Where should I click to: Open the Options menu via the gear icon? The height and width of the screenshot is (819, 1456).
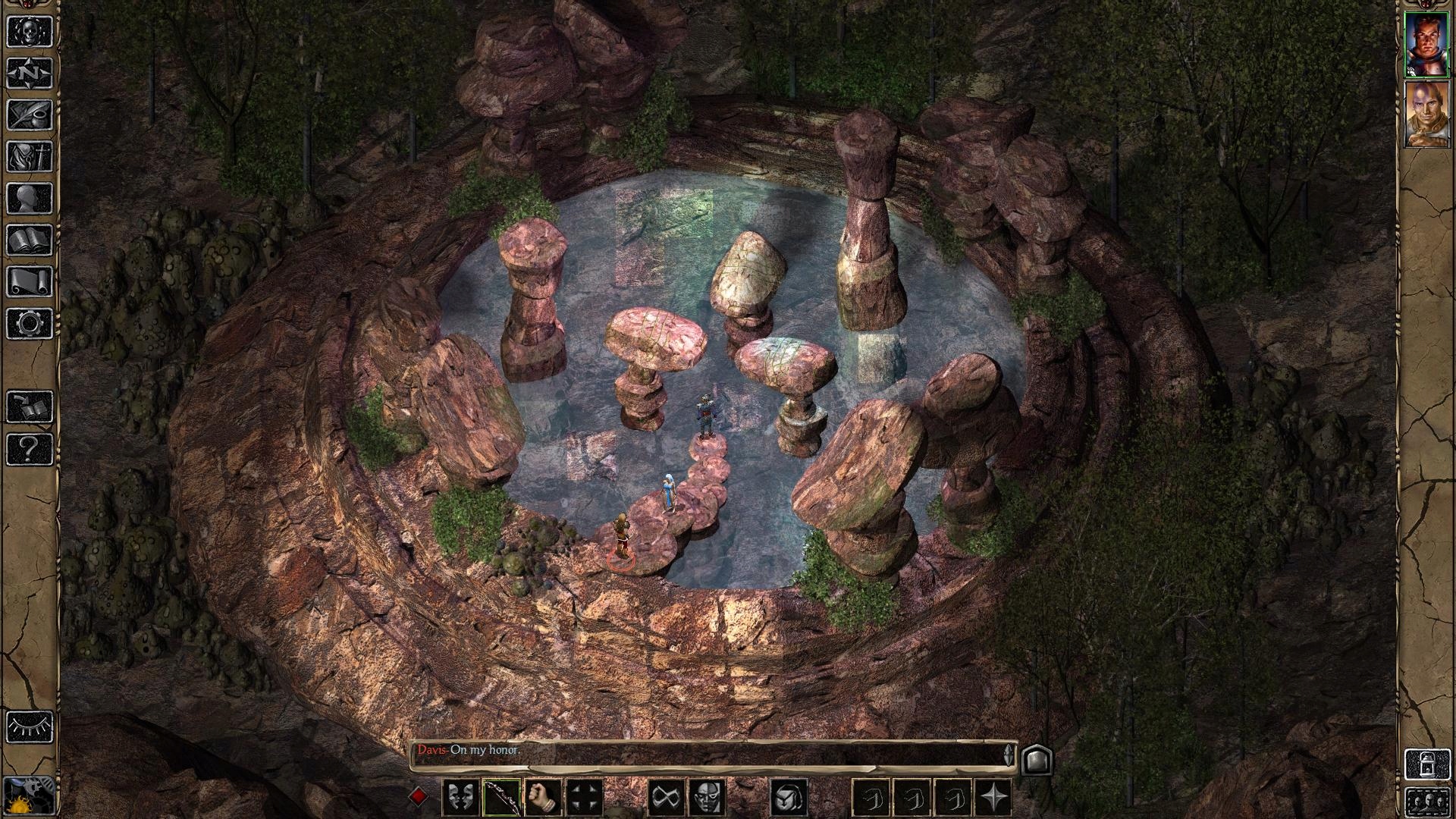(28, 322)
